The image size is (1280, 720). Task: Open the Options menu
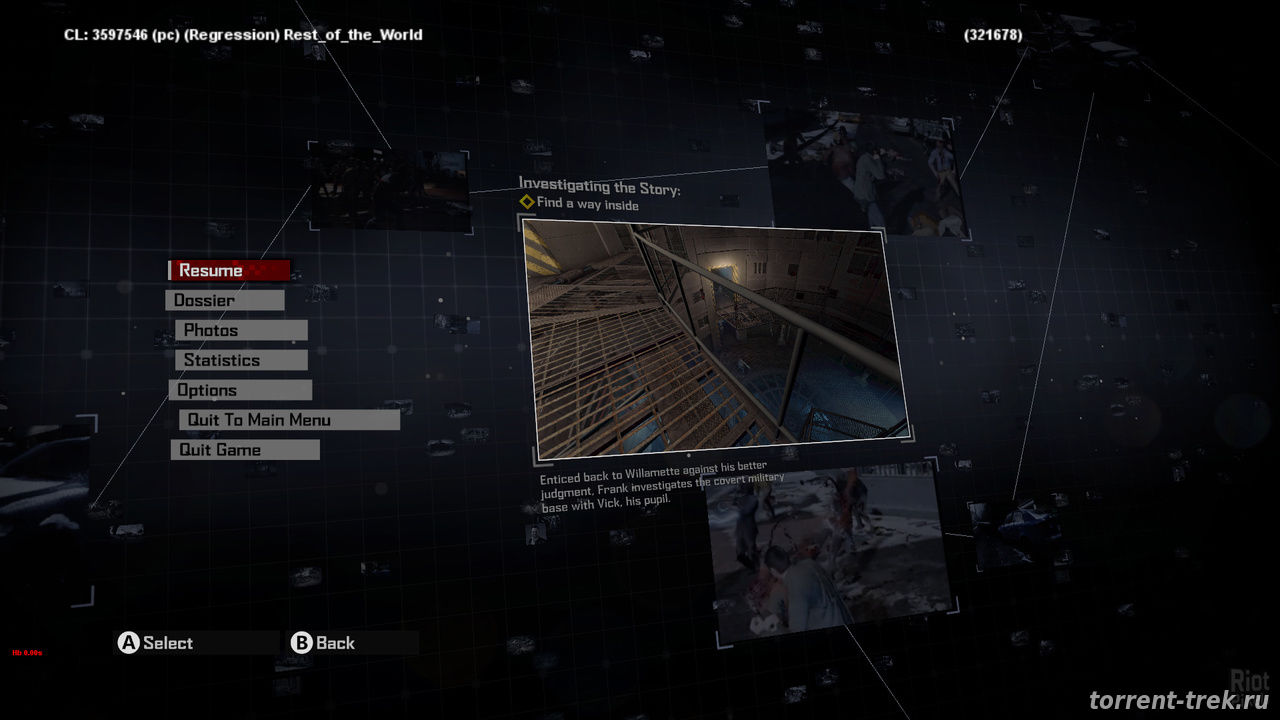[x=240, y=390]
